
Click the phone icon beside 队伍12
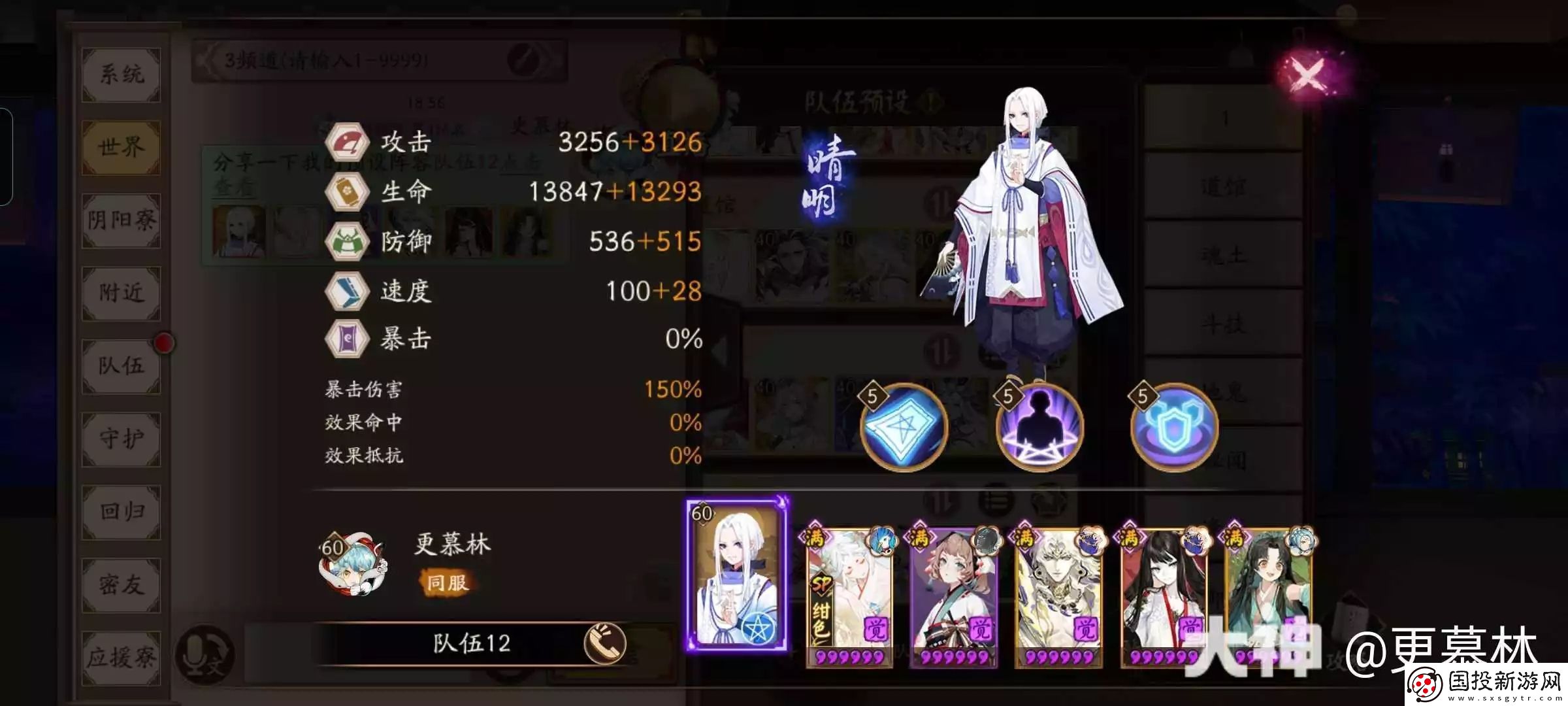click(x=604, y=643)
